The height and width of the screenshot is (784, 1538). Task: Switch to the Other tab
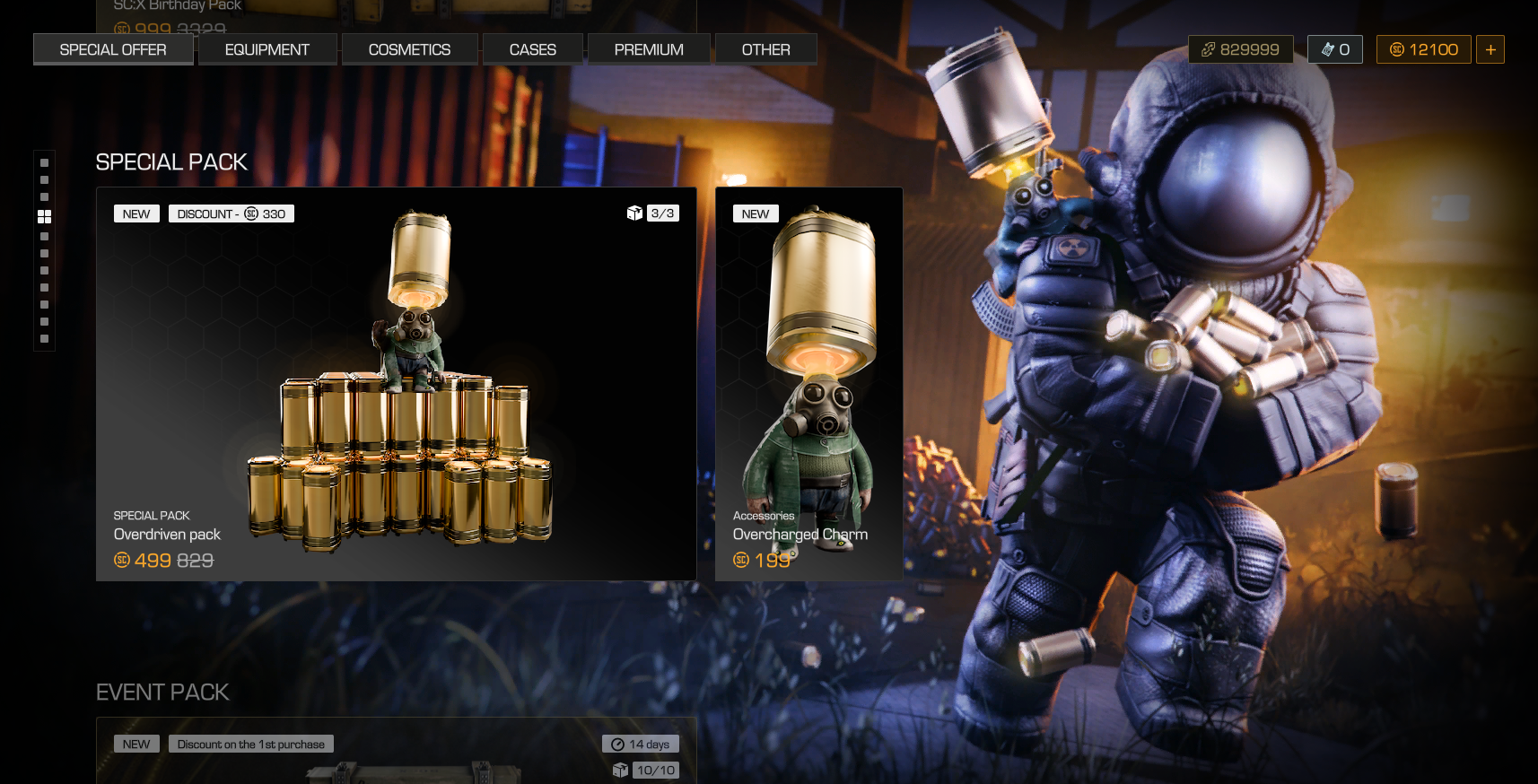pyautogui.click(x=765, y=49)
